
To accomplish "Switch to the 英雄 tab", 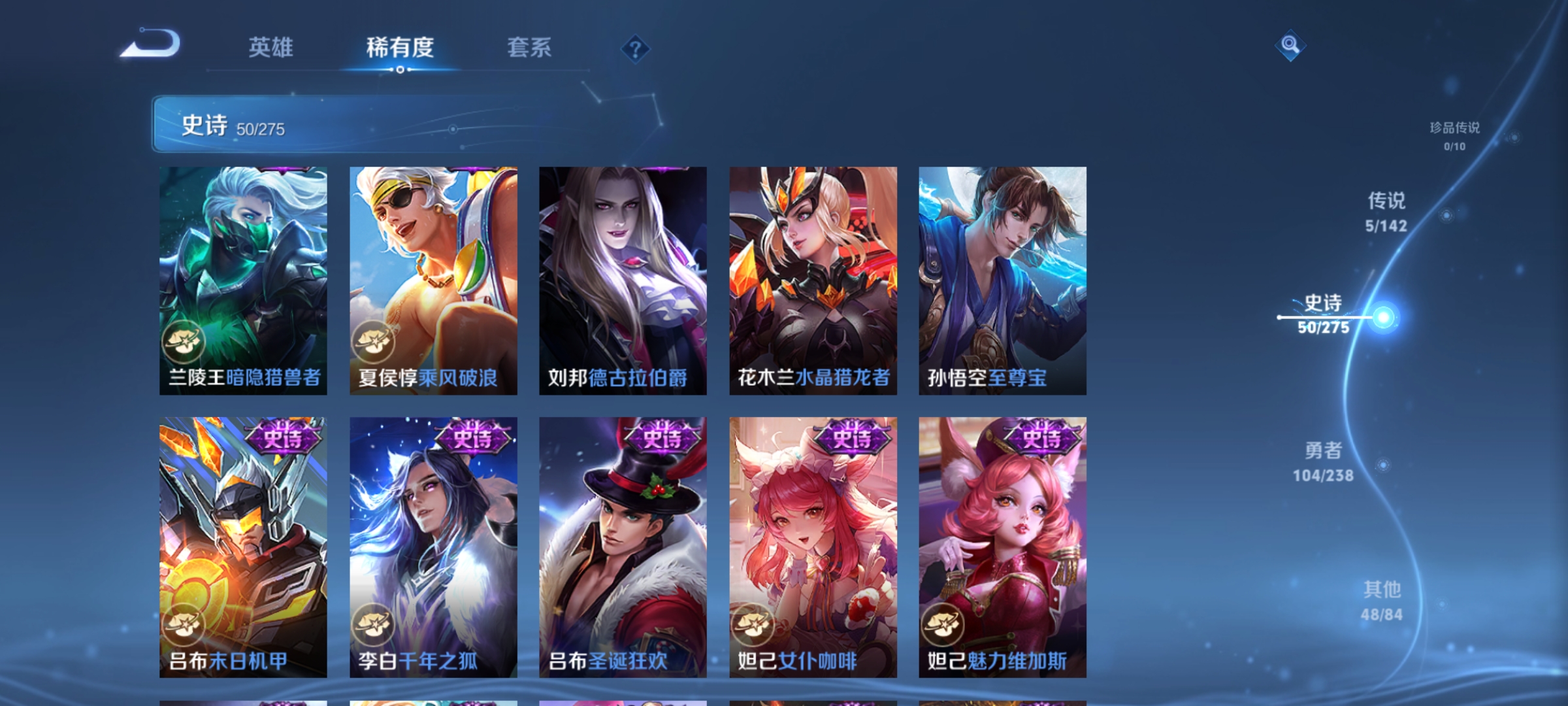I will pyautogui.click(x=272, y=47).
